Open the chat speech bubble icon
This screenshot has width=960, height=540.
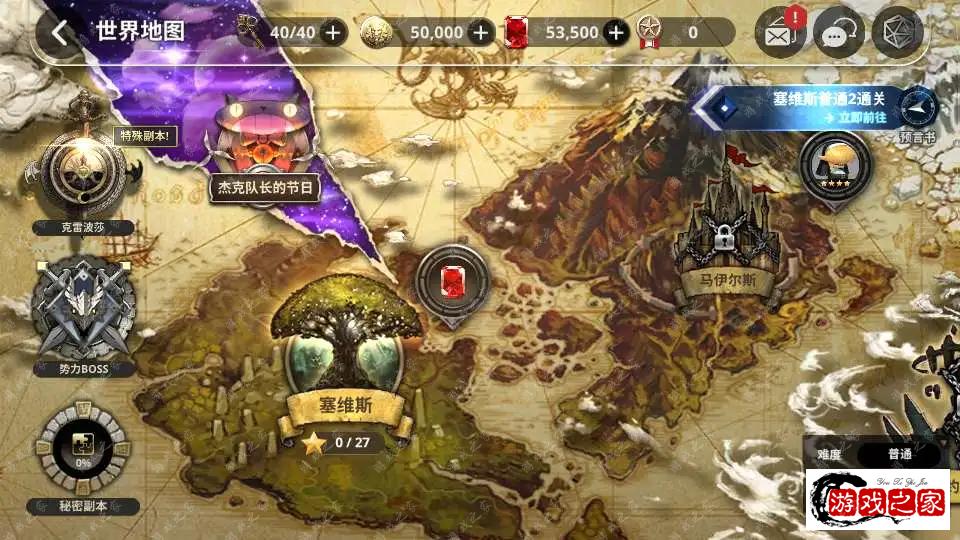click(x=838, y=33)
